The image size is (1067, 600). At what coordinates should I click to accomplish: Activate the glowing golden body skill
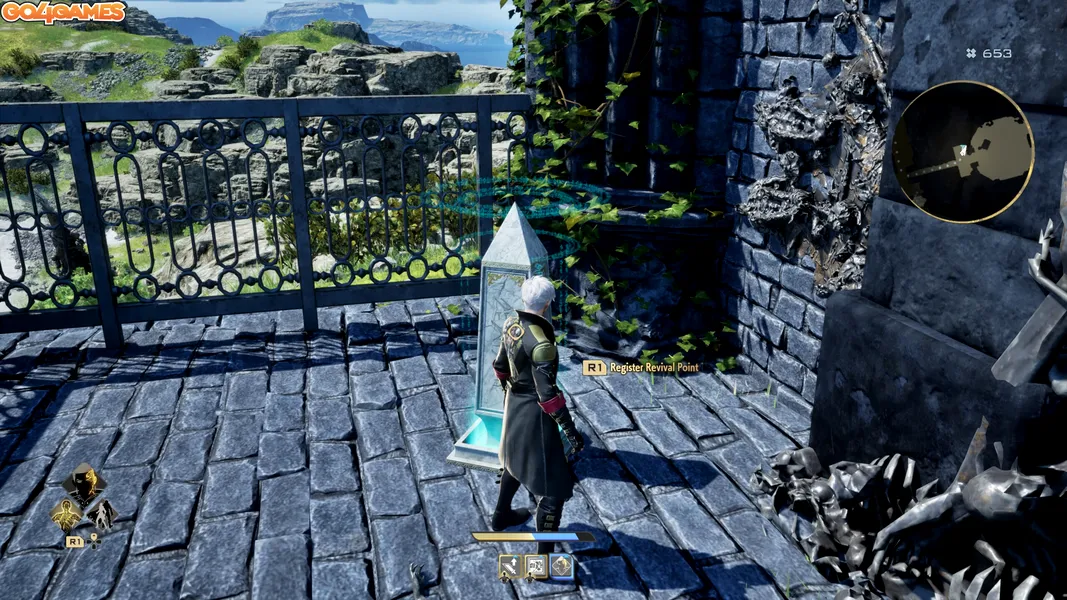67,514
